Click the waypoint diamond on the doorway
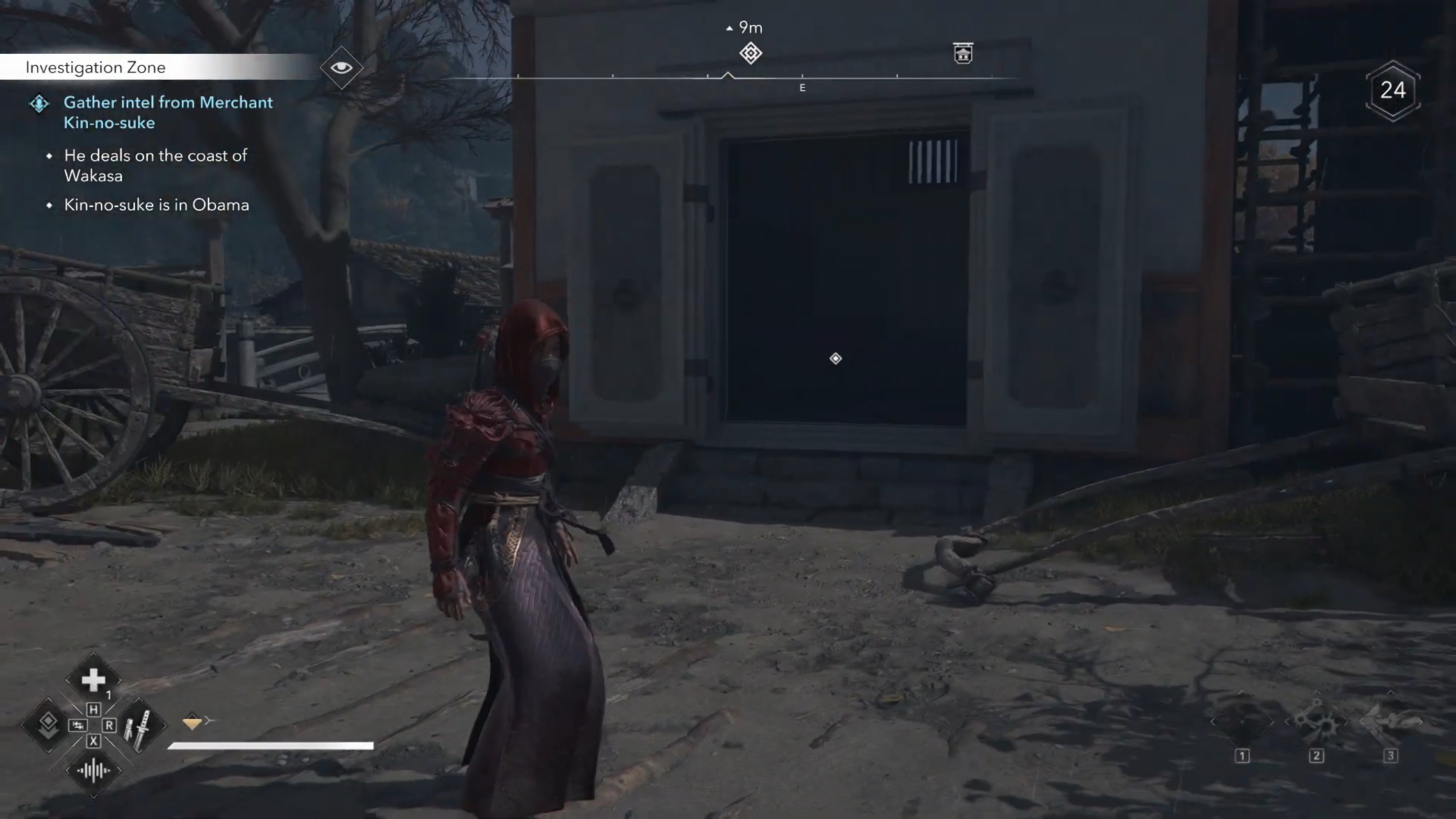The image size is (1456, 819). point(835,359)
